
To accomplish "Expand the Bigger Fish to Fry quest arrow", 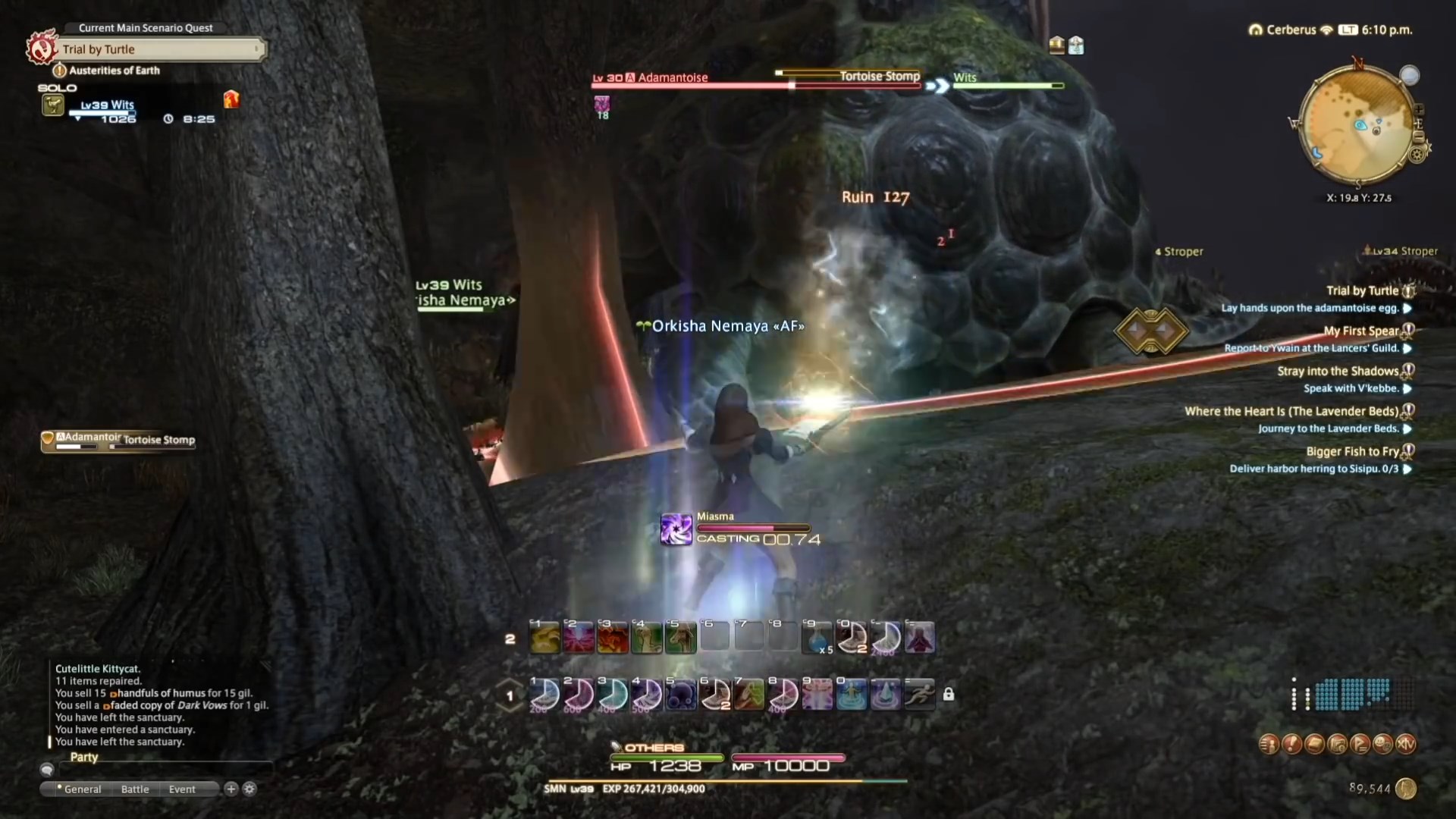I will click(1409, 469).
